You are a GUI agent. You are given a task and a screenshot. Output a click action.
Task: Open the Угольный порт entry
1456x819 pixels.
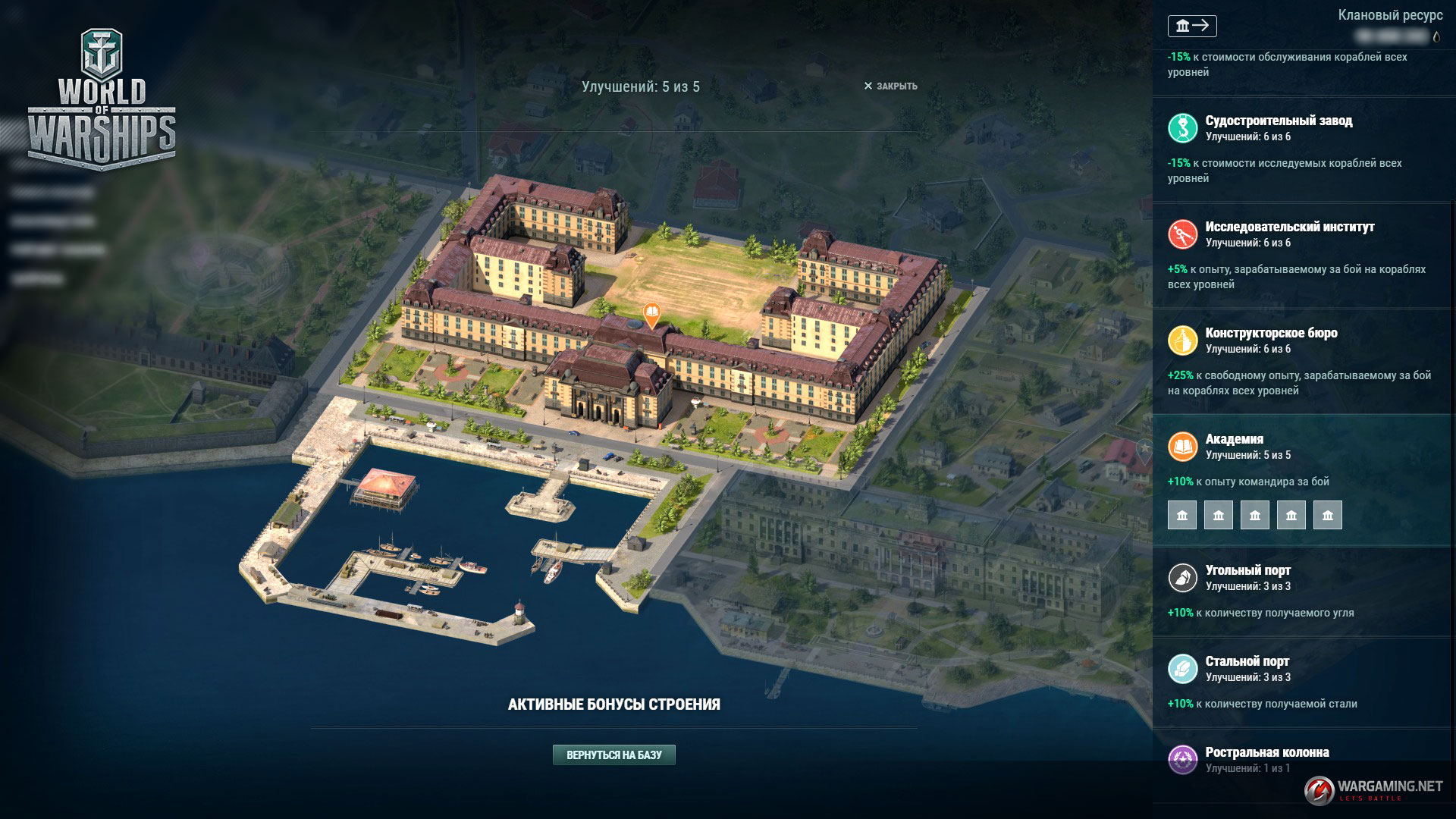click(1247, 571)
